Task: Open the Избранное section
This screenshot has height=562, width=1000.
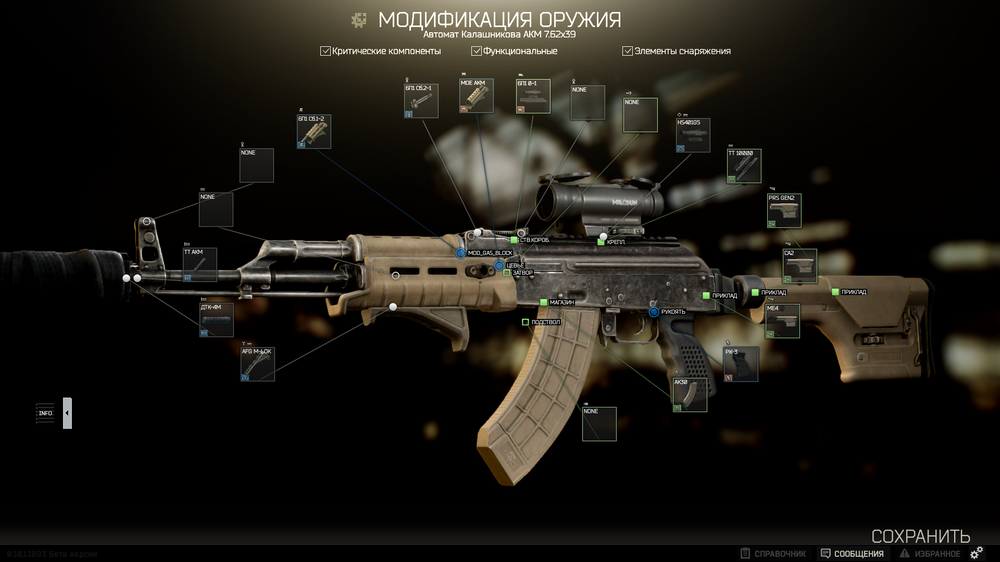Action: [930, 553]
